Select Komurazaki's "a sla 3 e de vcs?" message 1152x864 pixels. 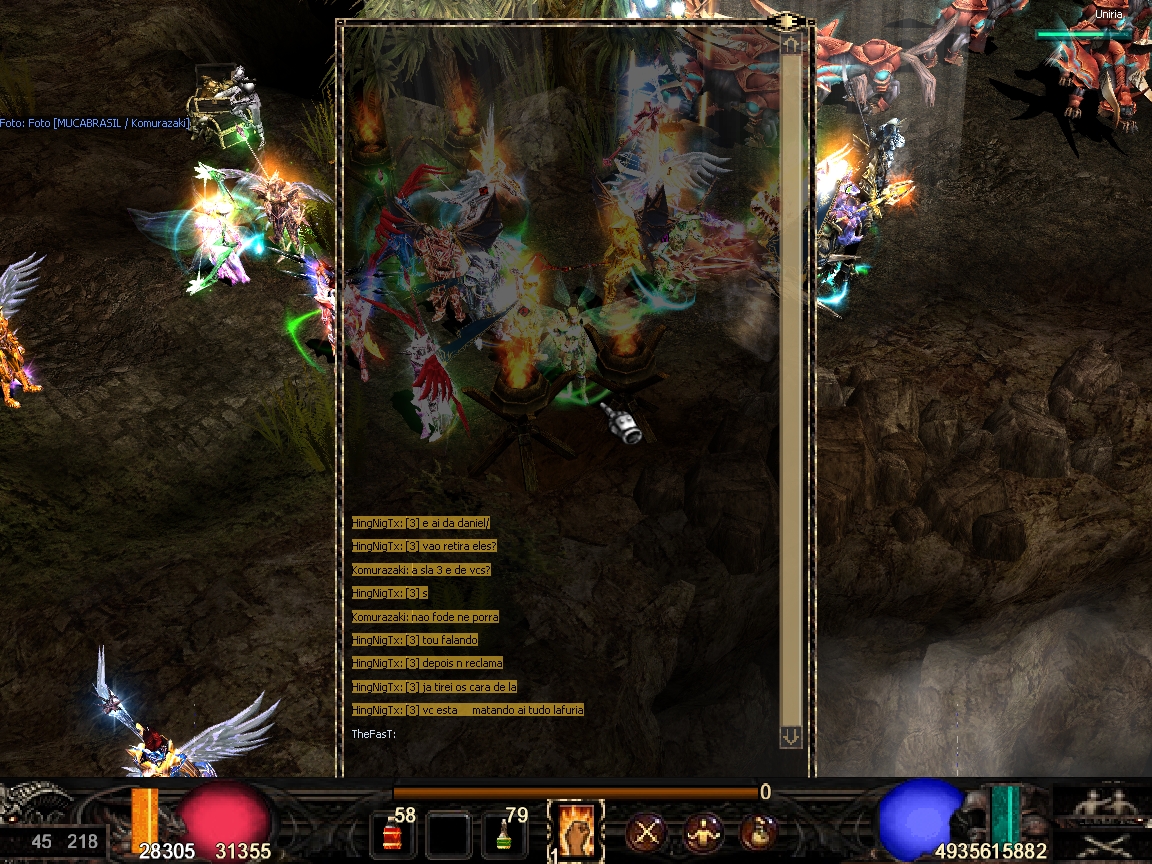pos(421,570)
